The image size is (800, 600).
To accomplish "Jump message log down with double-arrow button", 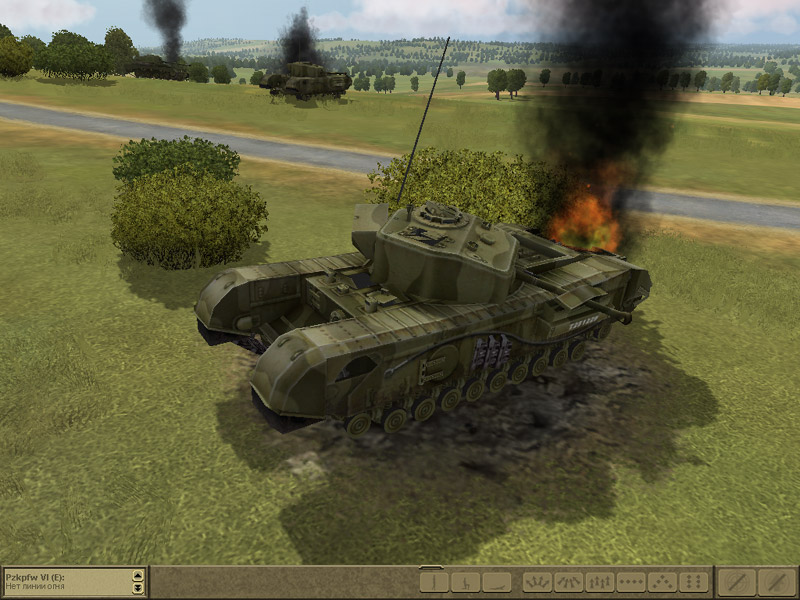I will [138, 587].
